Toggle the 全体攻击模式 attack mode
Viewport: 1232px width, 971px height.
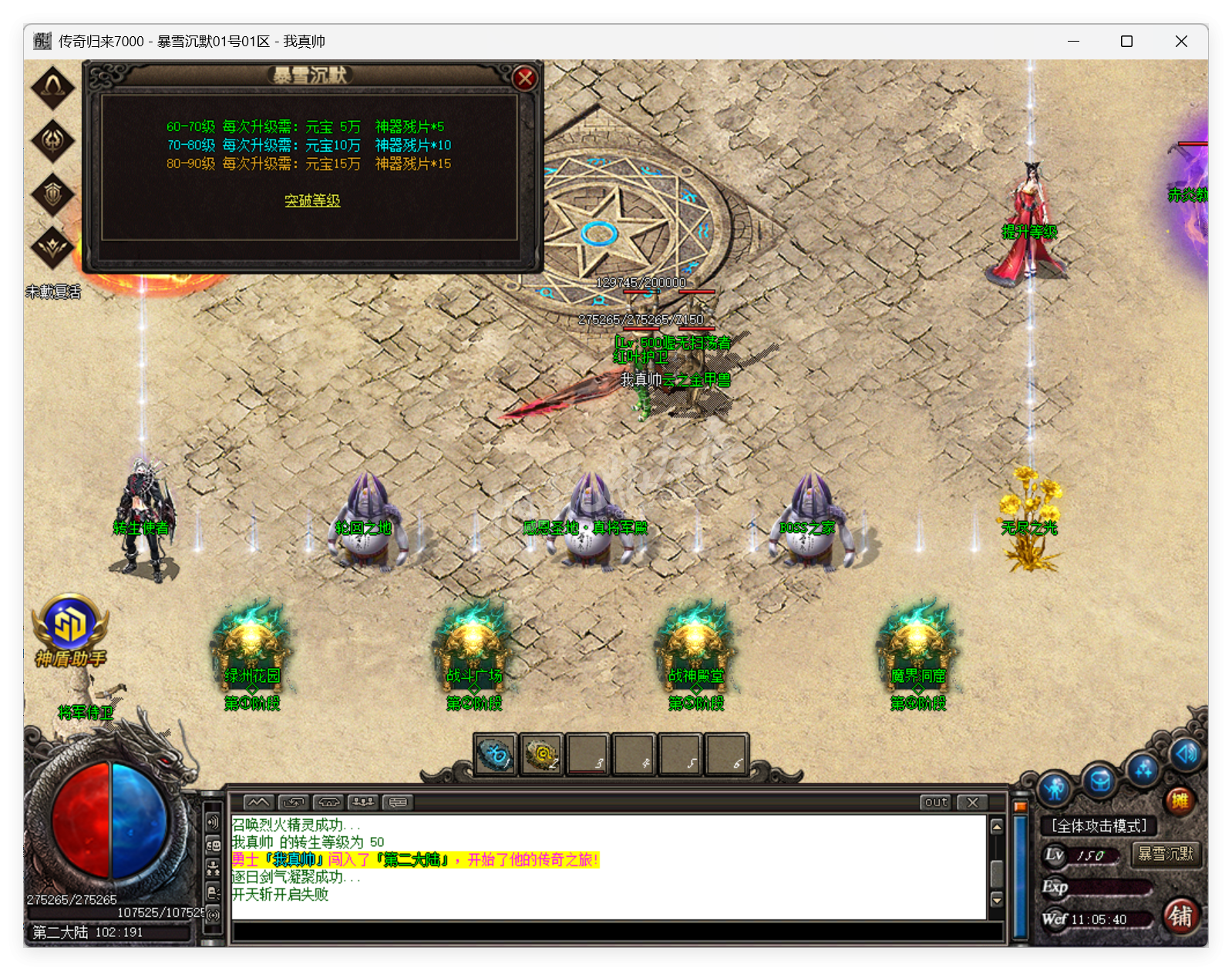[x=1096, y=826]
